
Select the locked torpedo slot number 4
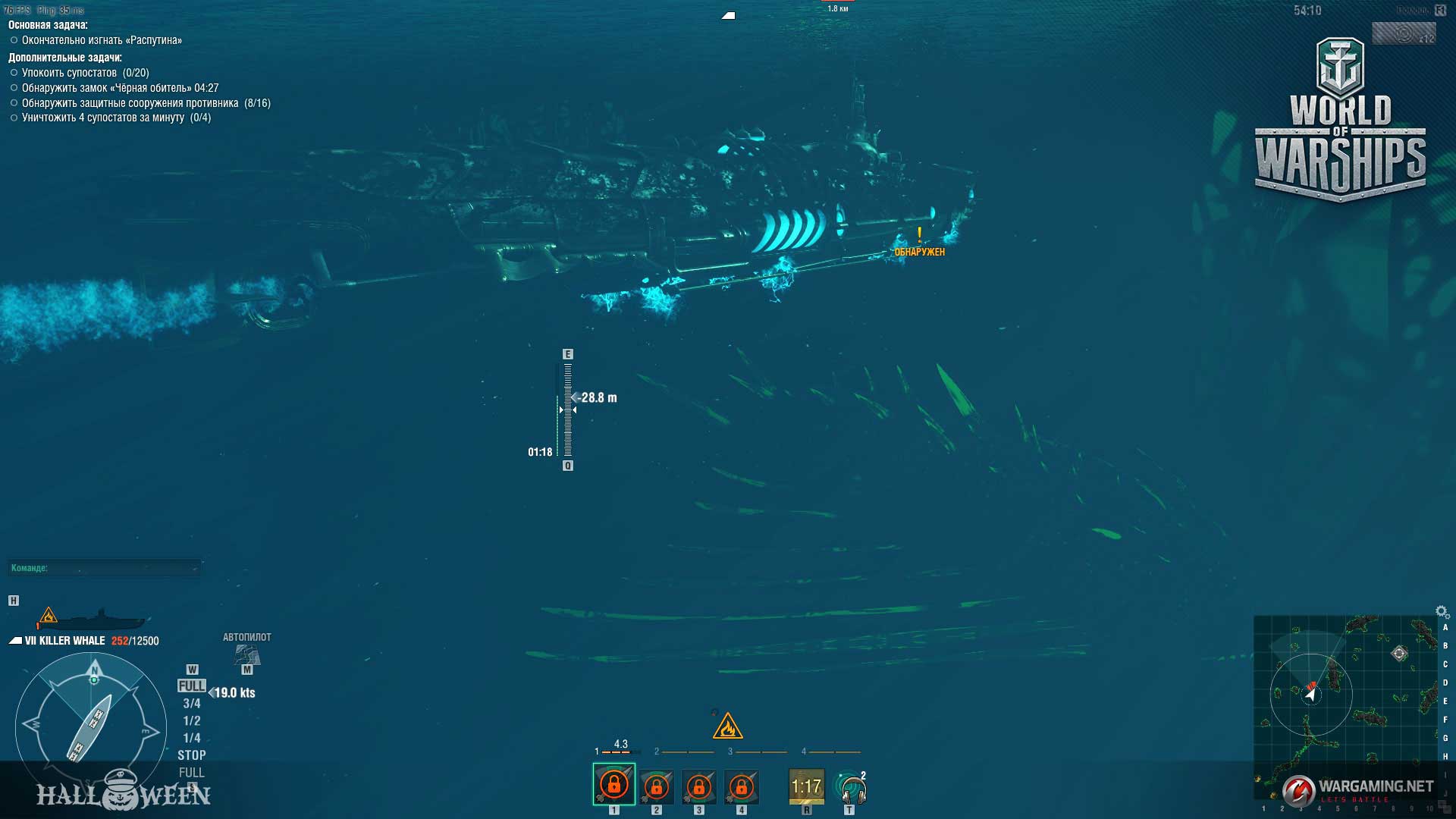point(741,787)
